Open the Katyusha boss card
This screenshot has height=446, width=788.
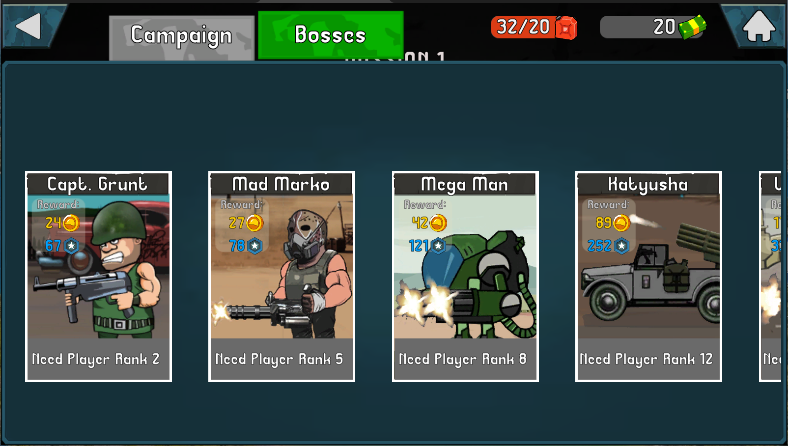tap(648, 277)
